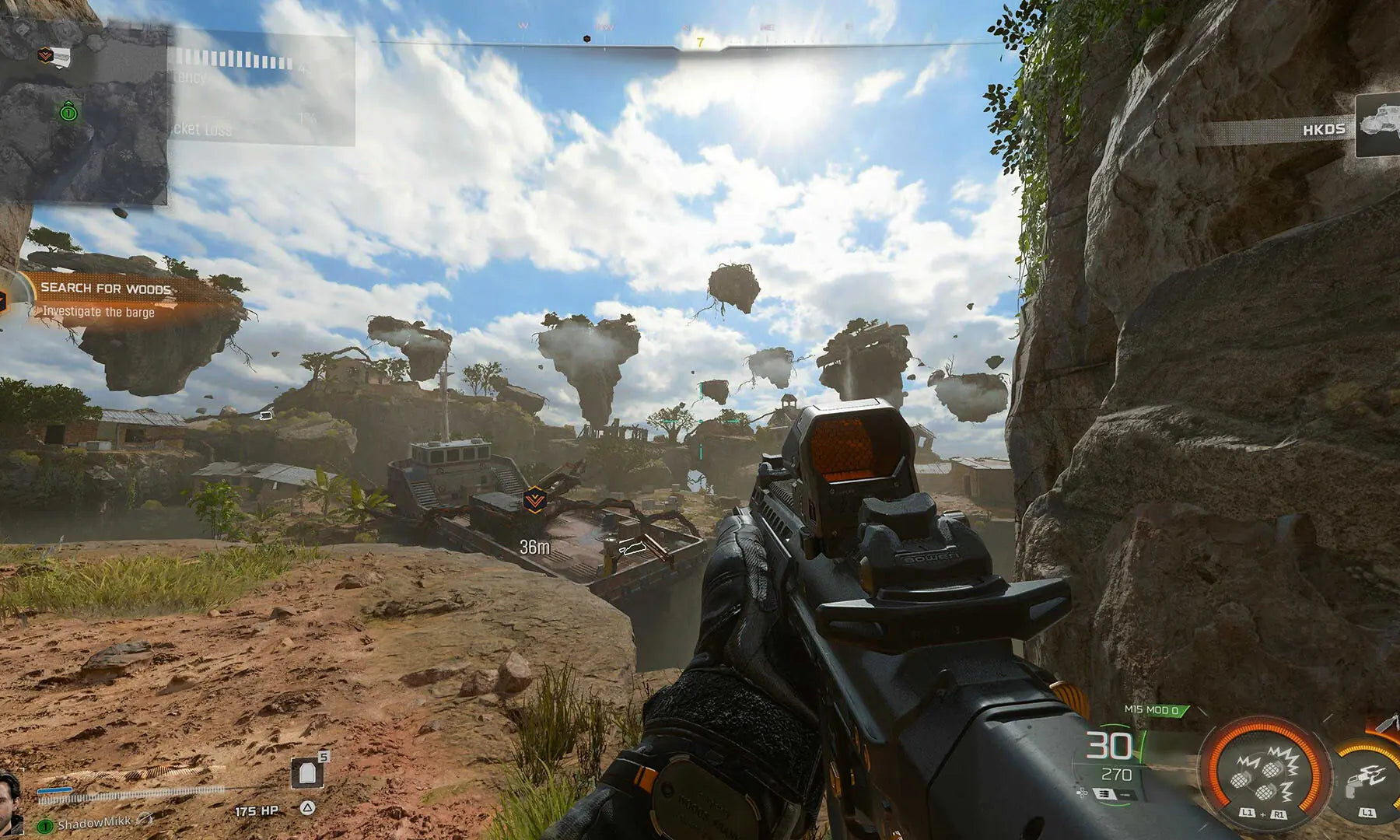
Task: Select the armor plate slot
Action: (x=308, y=774)
